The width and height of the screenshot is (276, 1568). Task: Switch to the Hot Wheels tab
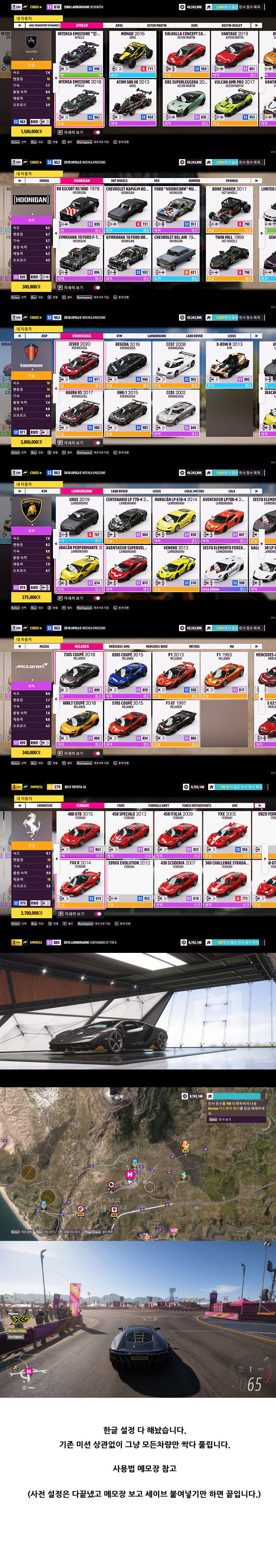point(119,181)
